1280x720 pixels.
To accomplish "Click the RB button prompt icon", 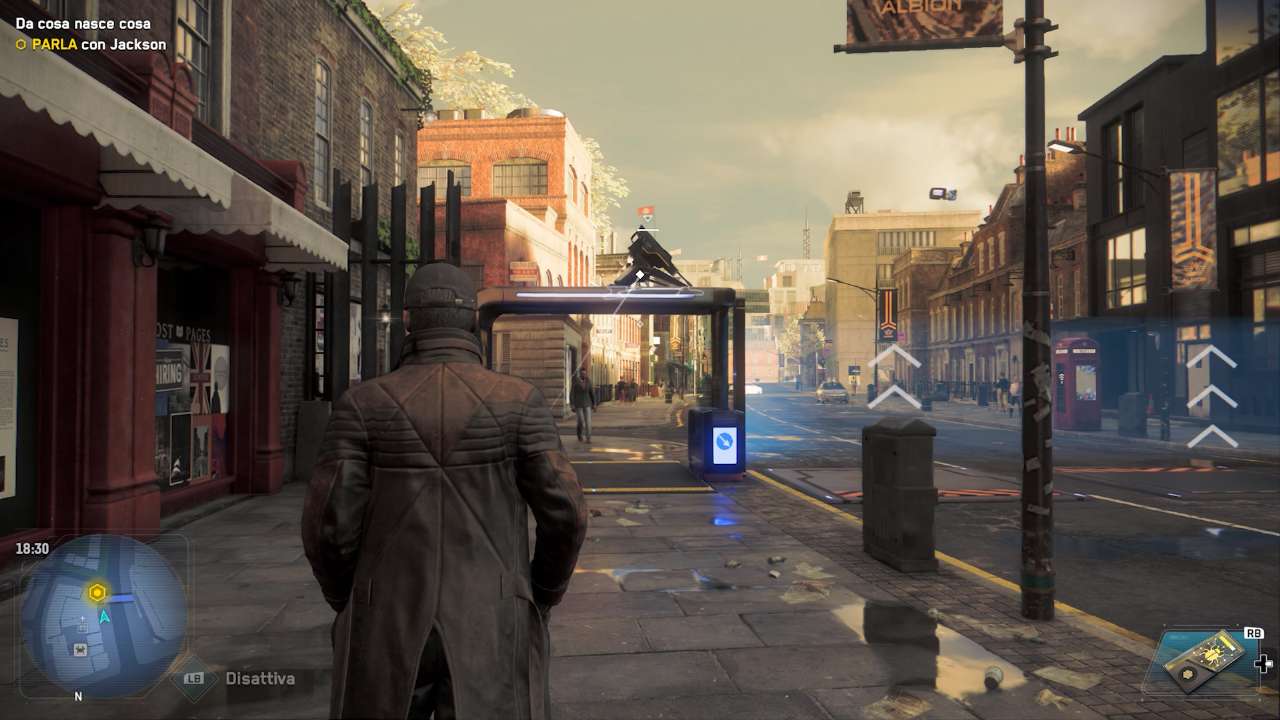I will click(x=1253, y=633).
